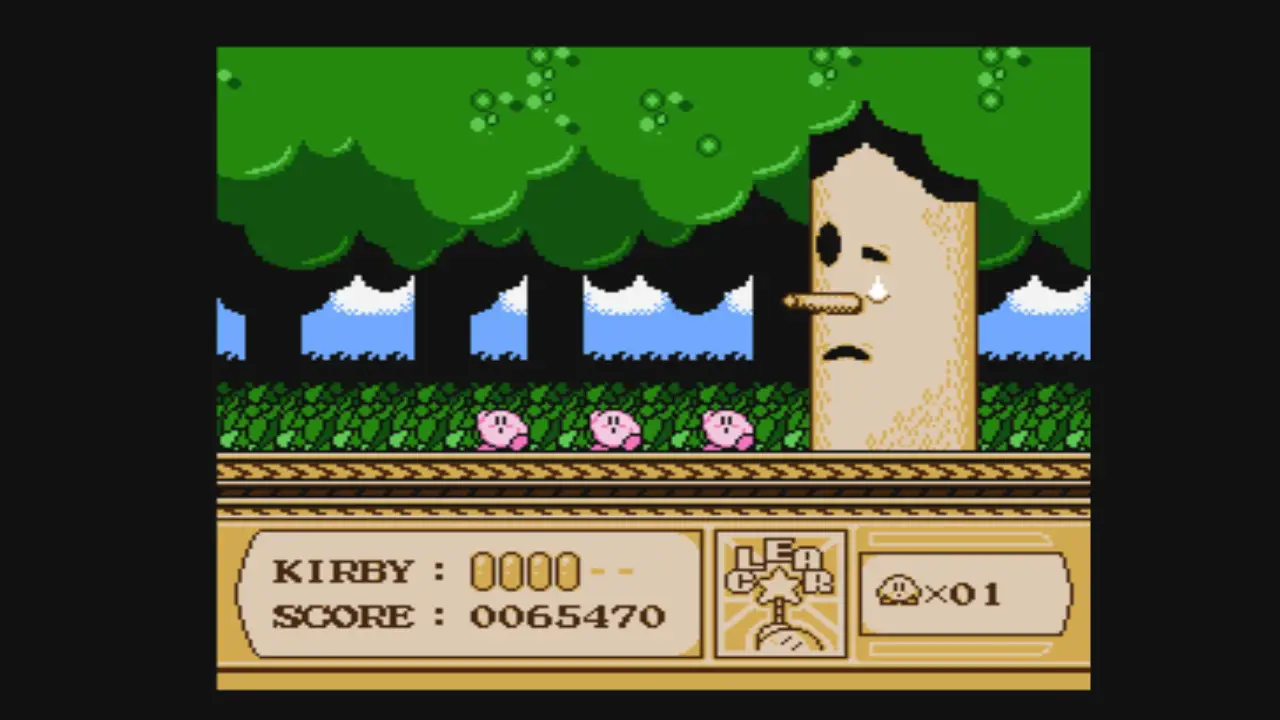Click the middle Kirby sprite

click(614, 430)
